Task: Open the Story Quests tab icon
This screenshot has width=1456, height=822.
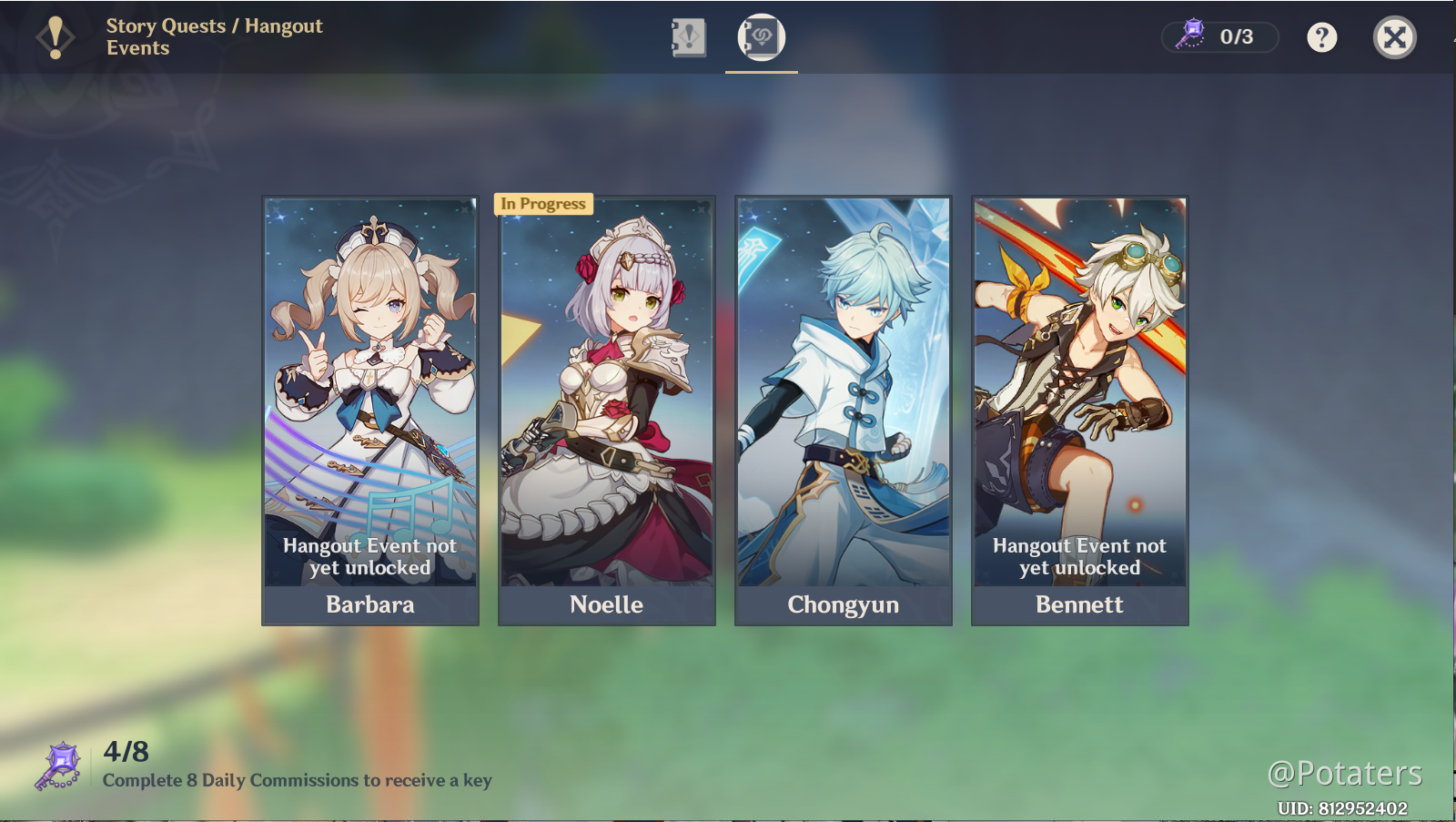Action: point(688,38)
